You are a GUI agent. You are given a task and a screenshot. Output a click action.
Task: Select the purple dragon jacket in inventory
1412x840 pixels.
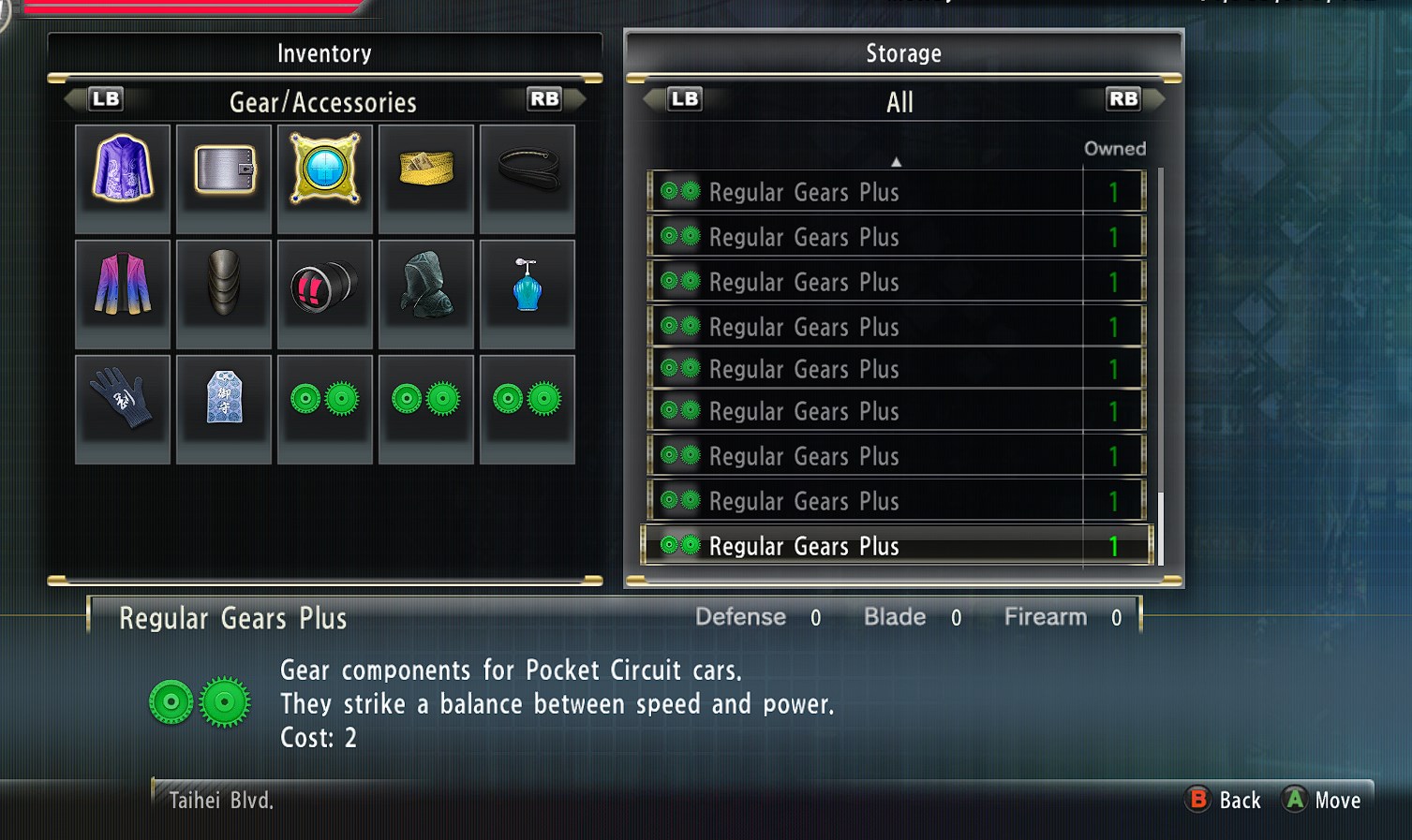(123, 177)
